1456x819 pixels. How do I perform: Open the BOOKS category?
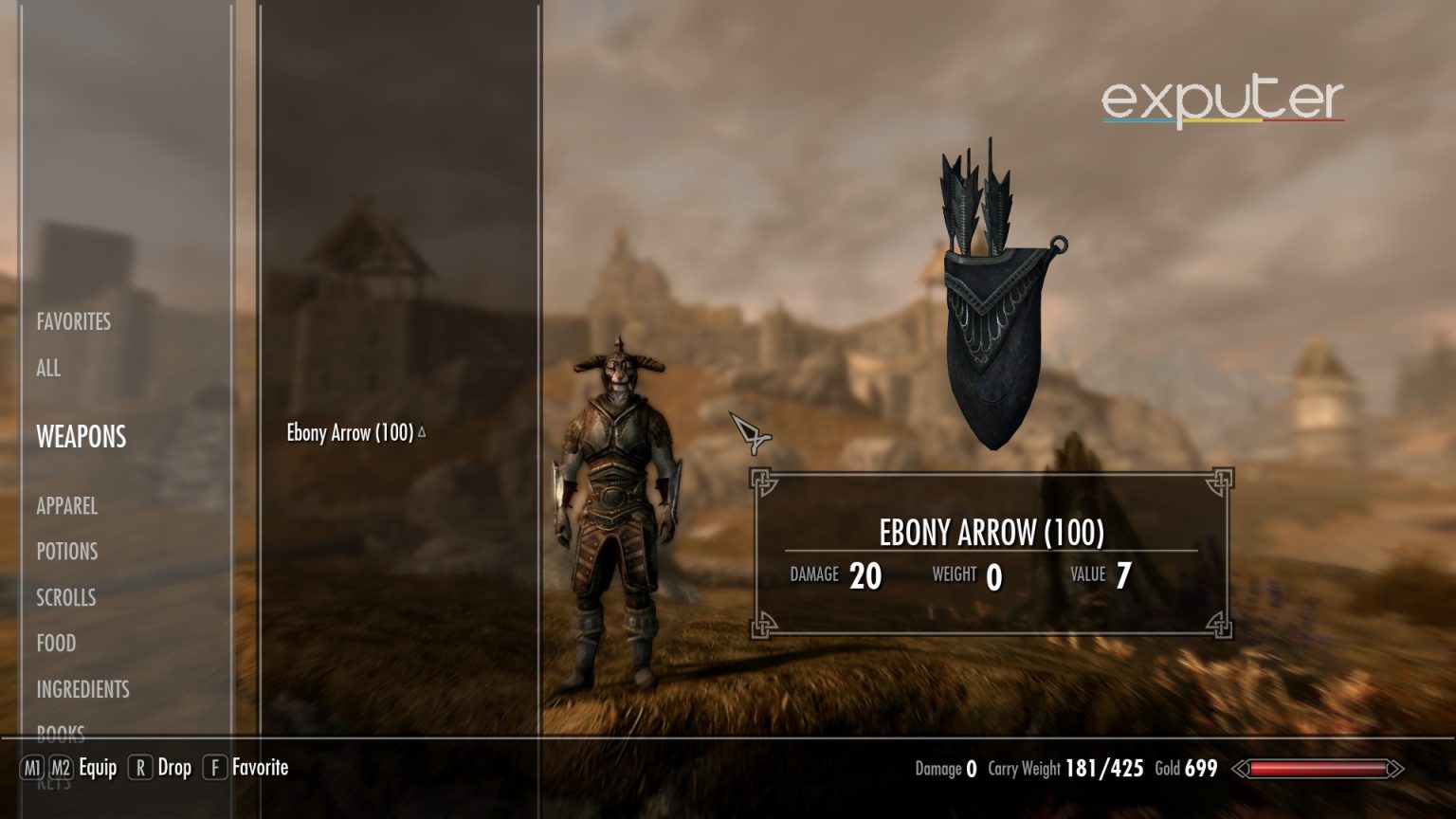[61, 732]
